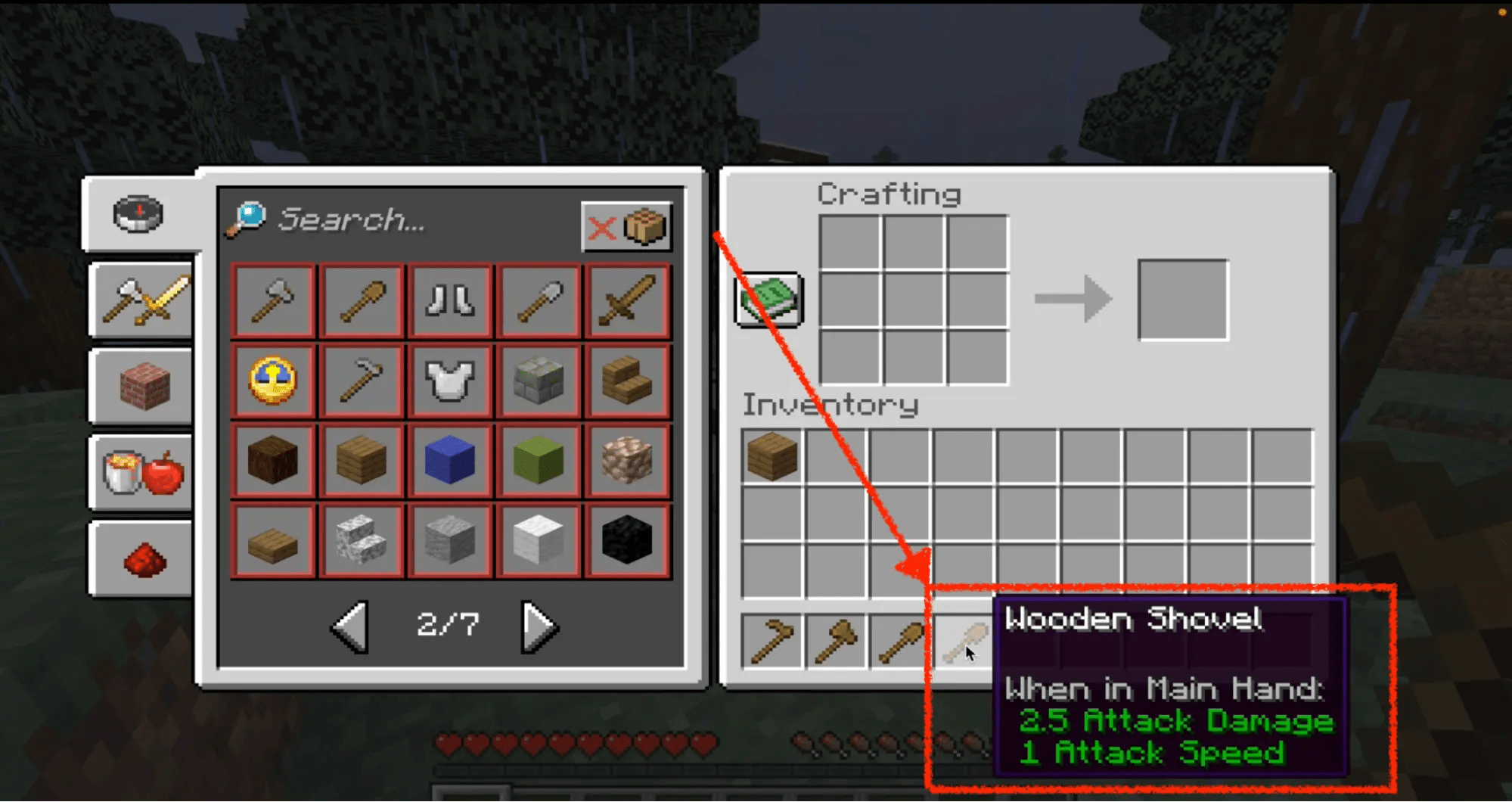Open the Food and Drinks tab
This screenshot has width=1512, height=802.
coord(141,472)
